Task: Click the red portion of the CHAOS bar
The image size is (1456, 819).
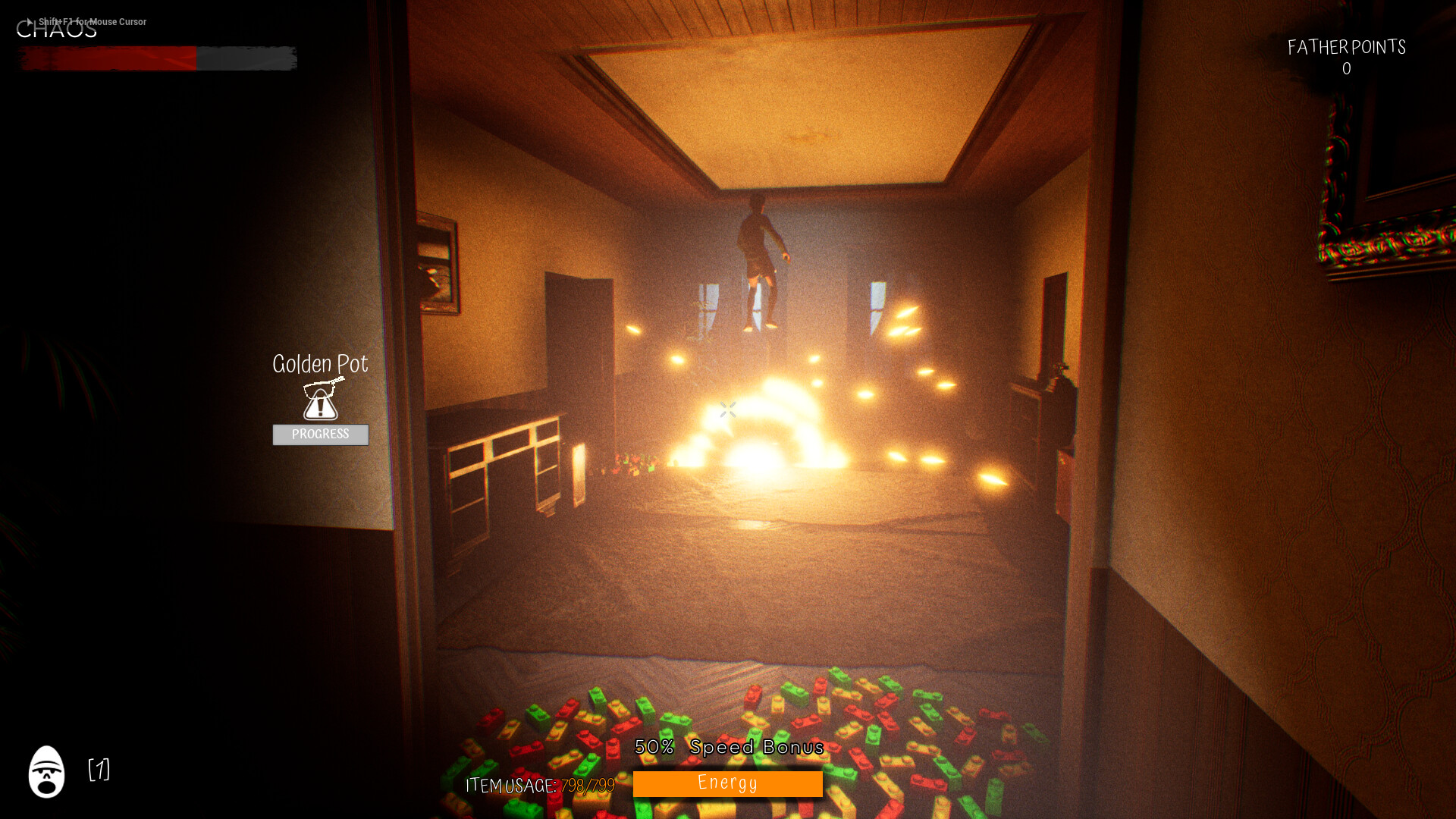Action: (x=106, y=57)
